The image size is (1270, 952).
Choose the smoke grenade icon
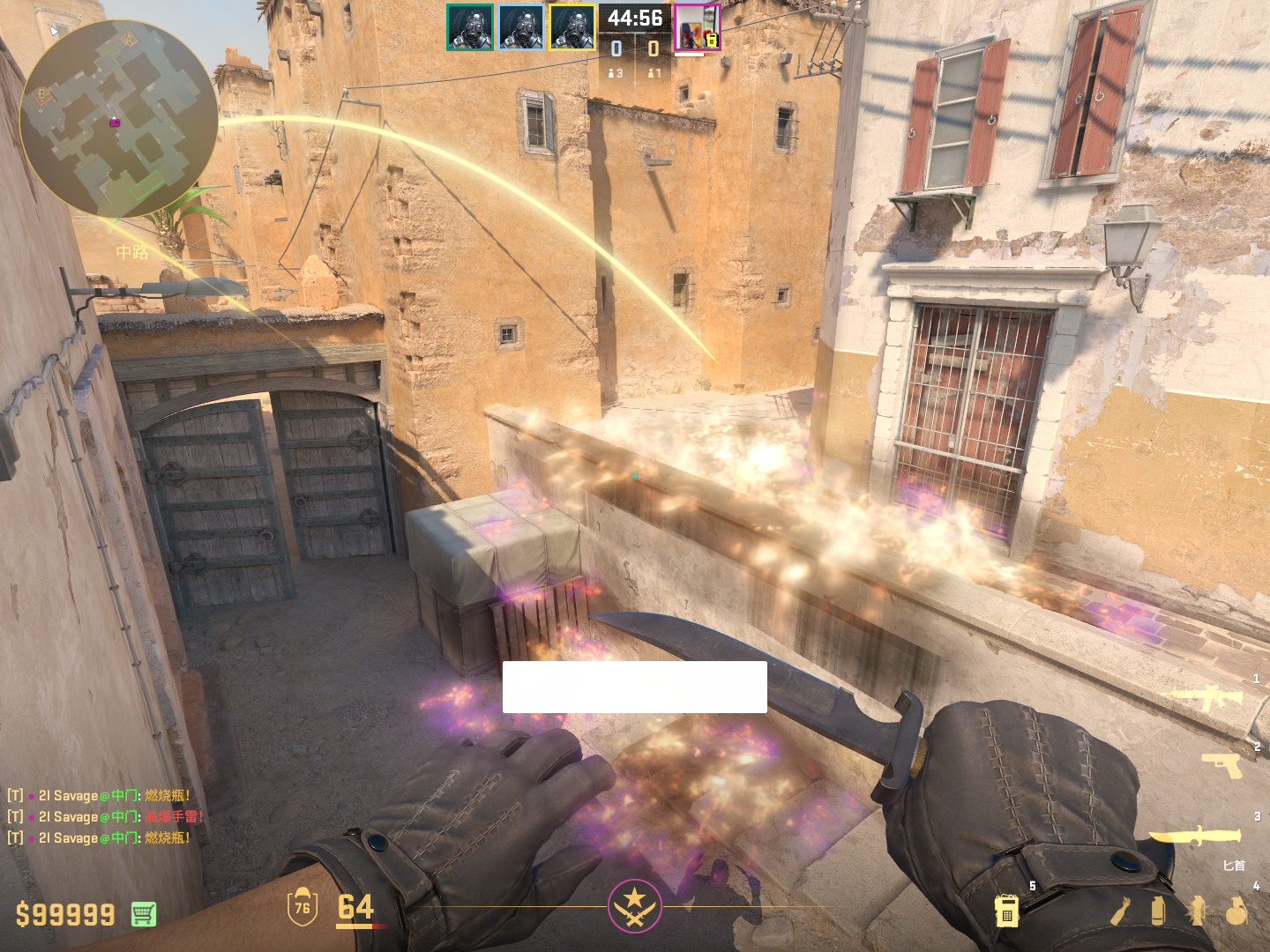tap(1158, 911)
